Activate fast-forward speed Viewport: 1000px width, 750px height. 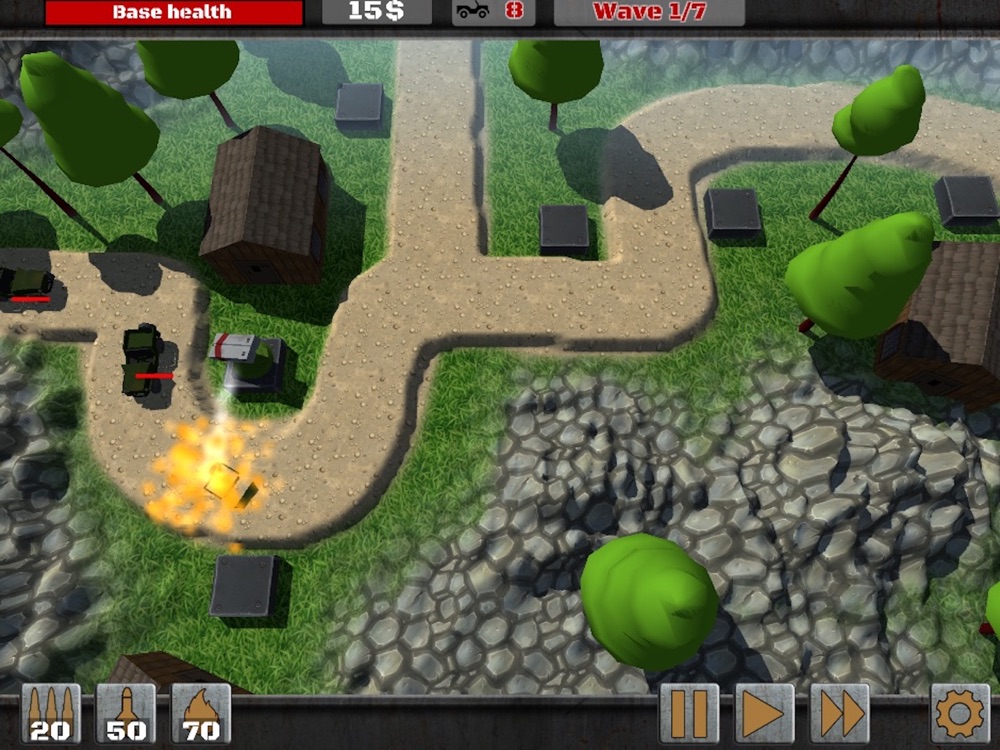pos(840,713)
